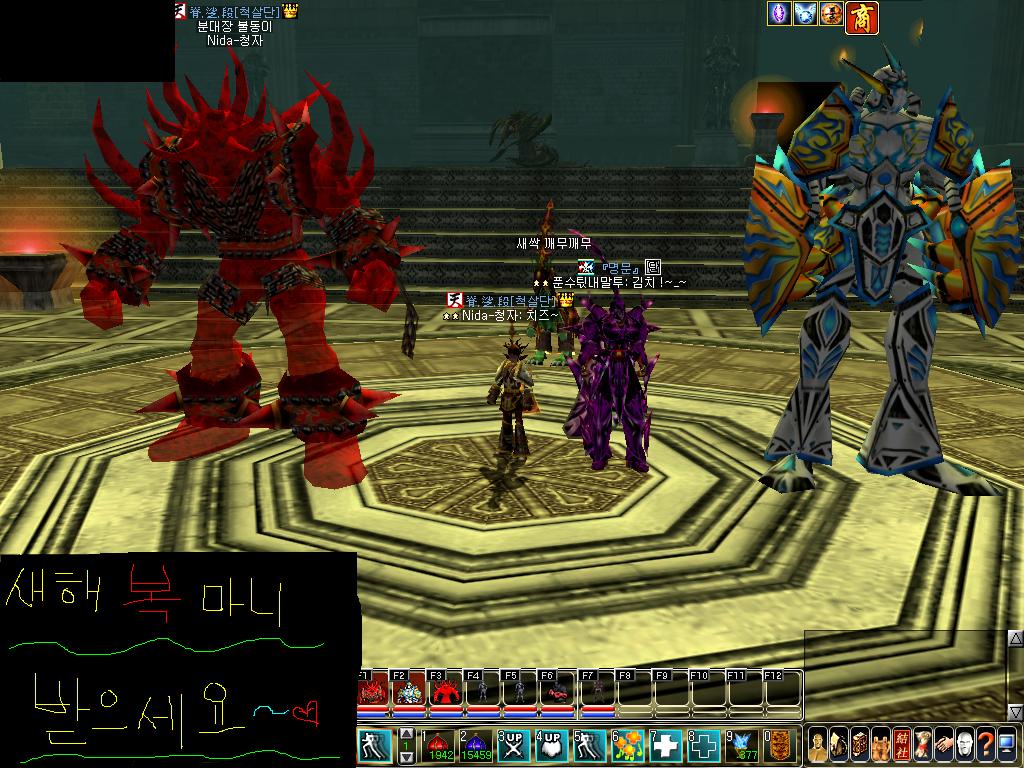
Task: Activate the crossed swords UP skill
Action: (x=513, y=746)
